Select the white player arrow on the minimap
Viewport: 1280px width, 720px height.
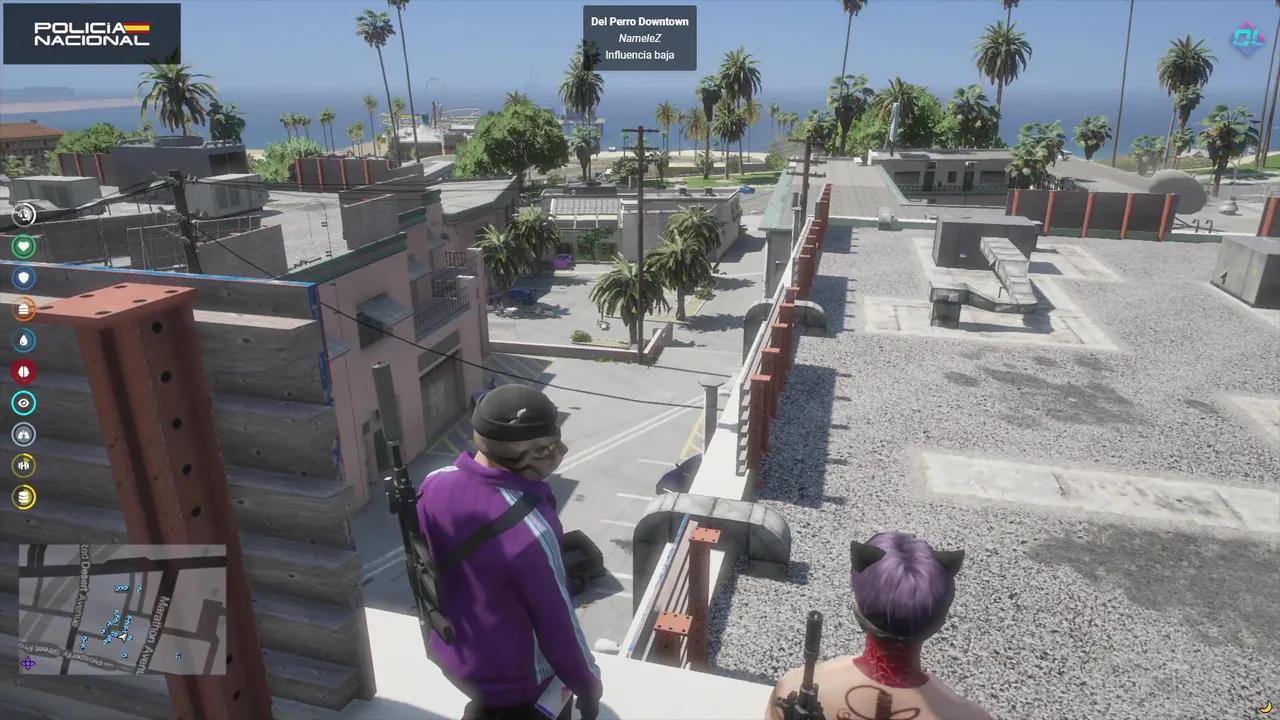pos(123,637)
